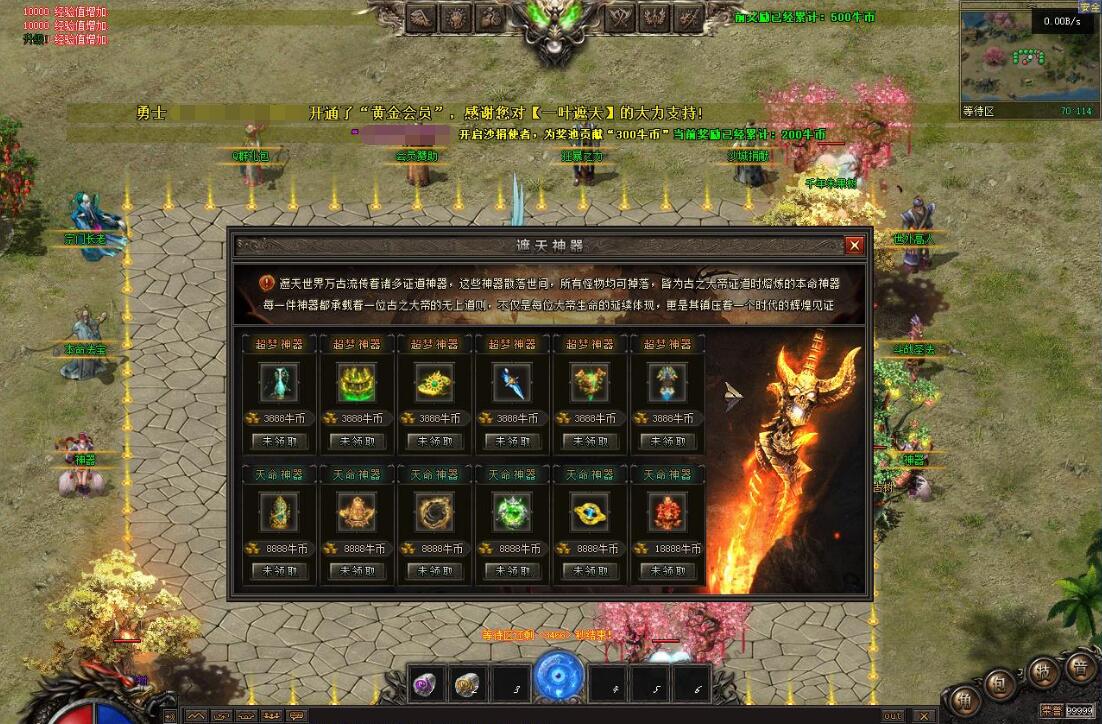Close the 遮天神器 window
Image resolution: width=1102 pixels, height=724 pixels.
tap(853, 245)
